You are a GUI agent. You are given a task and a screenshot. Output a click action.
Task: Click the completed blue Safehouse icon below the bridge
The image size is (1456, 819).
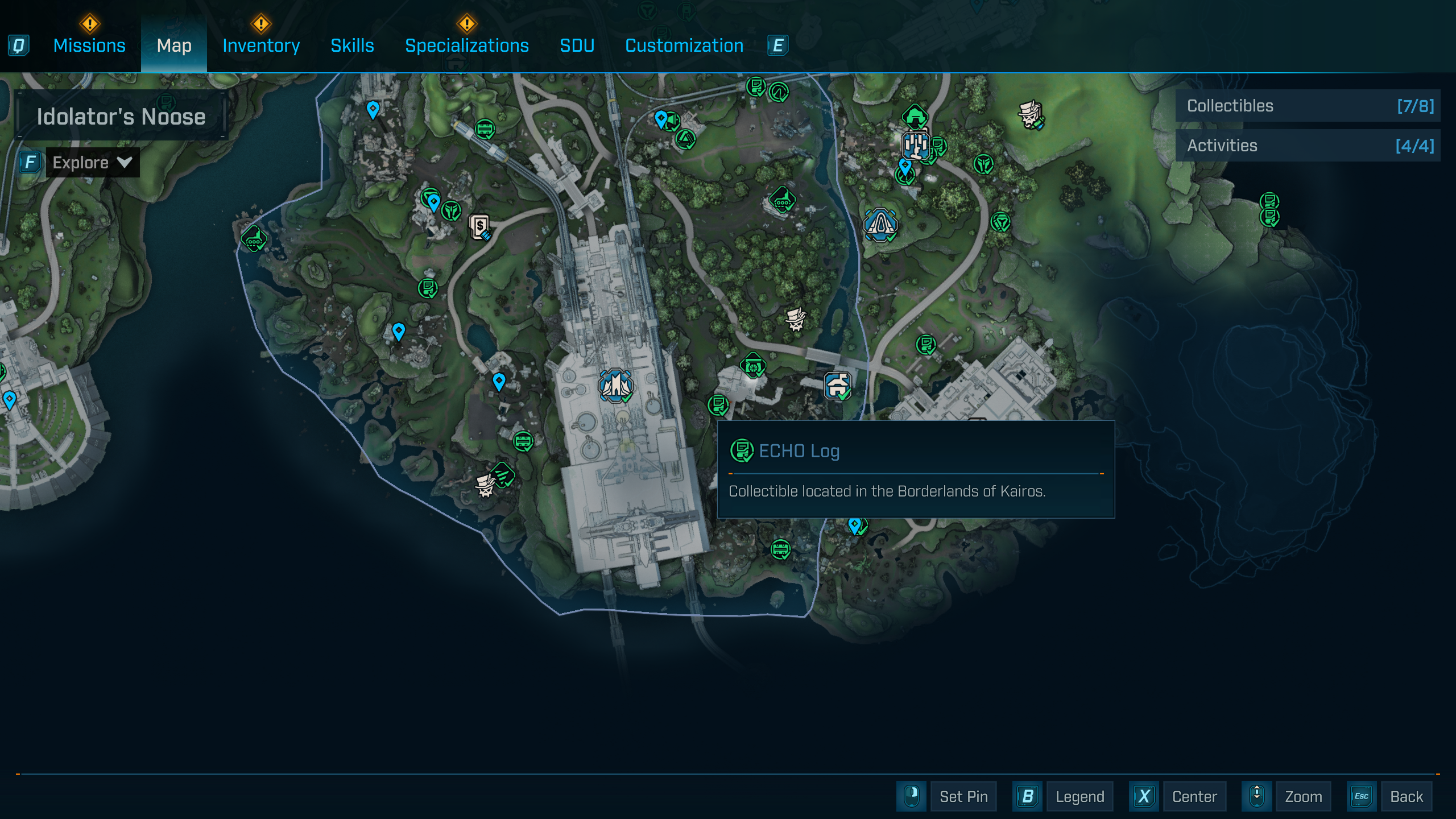click(838, 387)
